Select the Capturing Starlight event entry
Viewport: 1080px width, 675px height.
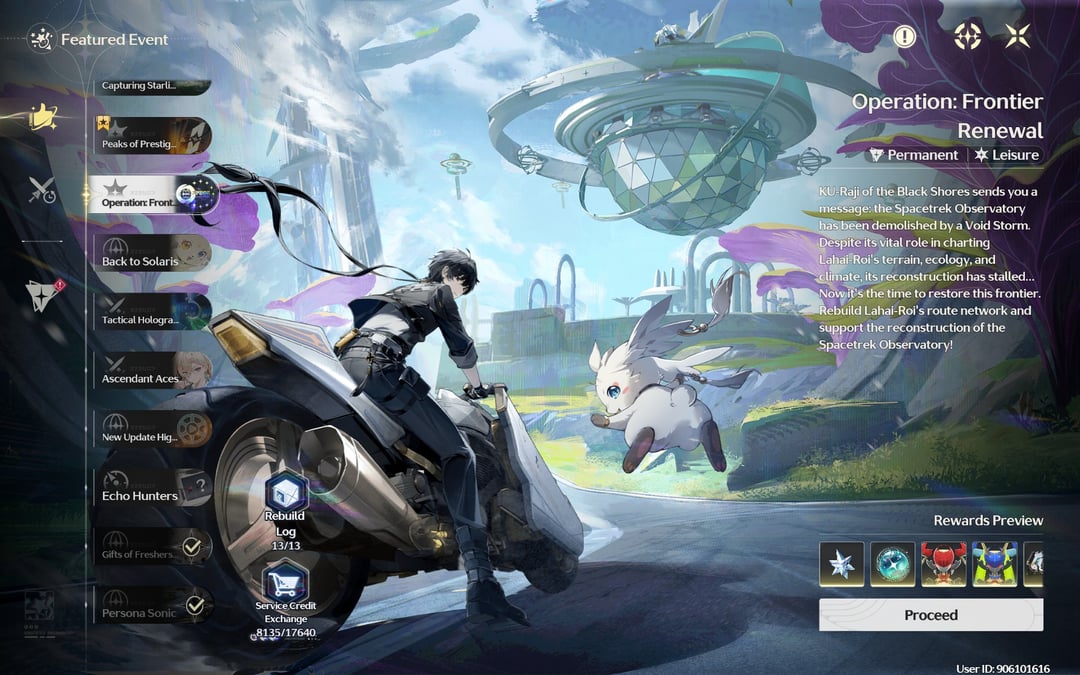coord(152,86)
